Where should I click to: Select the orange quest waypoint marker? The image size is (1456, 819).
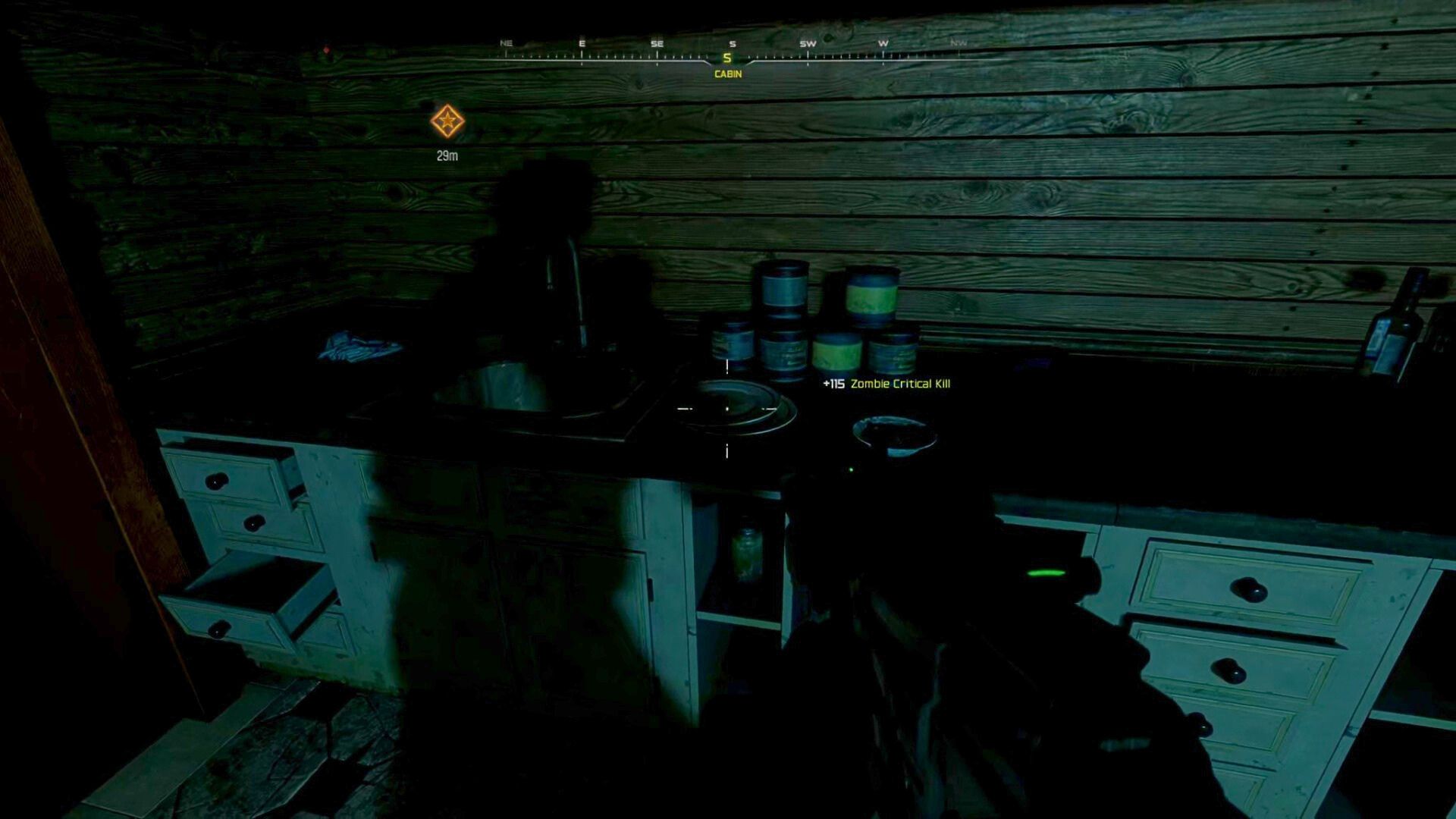click(x=446, y=120)
